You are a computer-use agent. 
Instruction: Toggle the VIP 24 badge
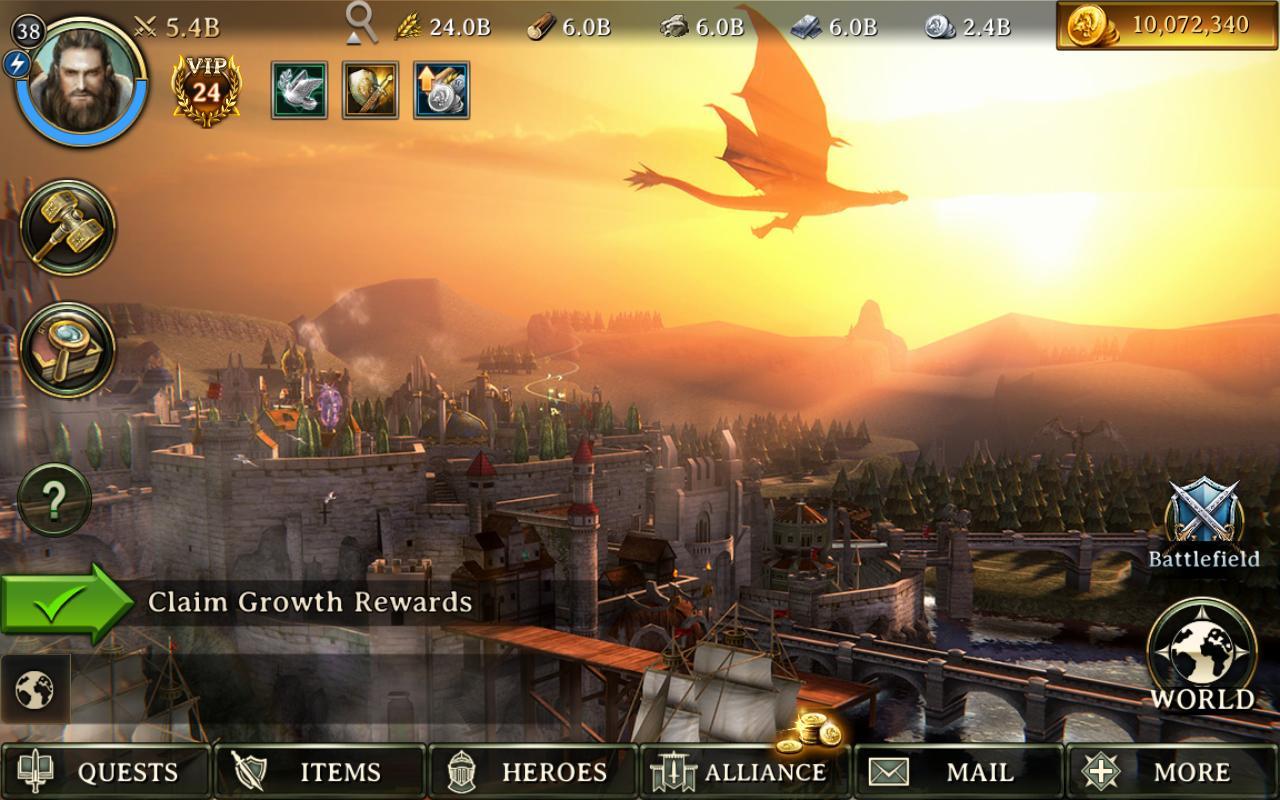(x=205, y=85)
